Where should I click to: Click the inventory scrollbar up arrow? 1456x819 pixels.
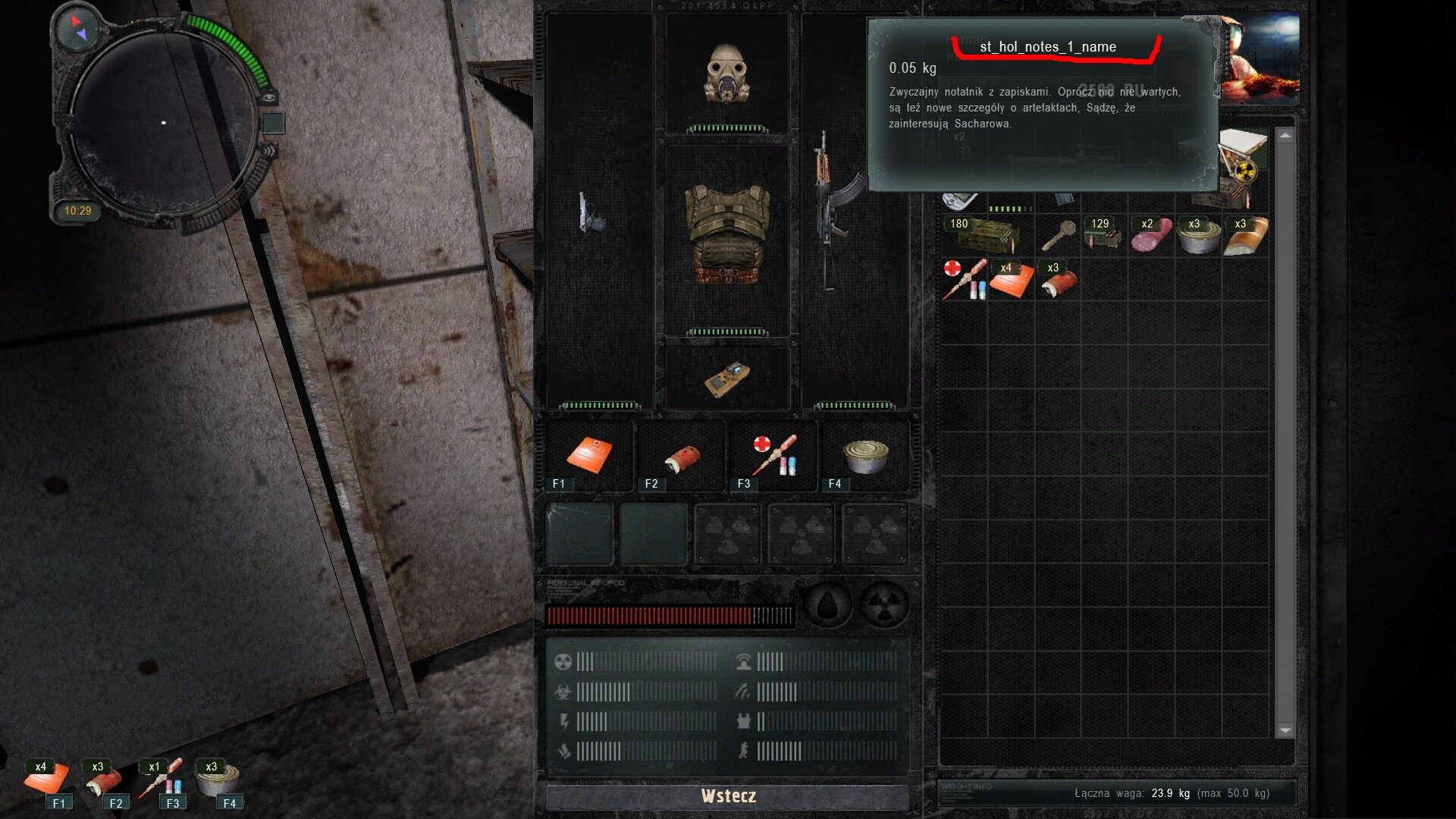(1285, 136)
